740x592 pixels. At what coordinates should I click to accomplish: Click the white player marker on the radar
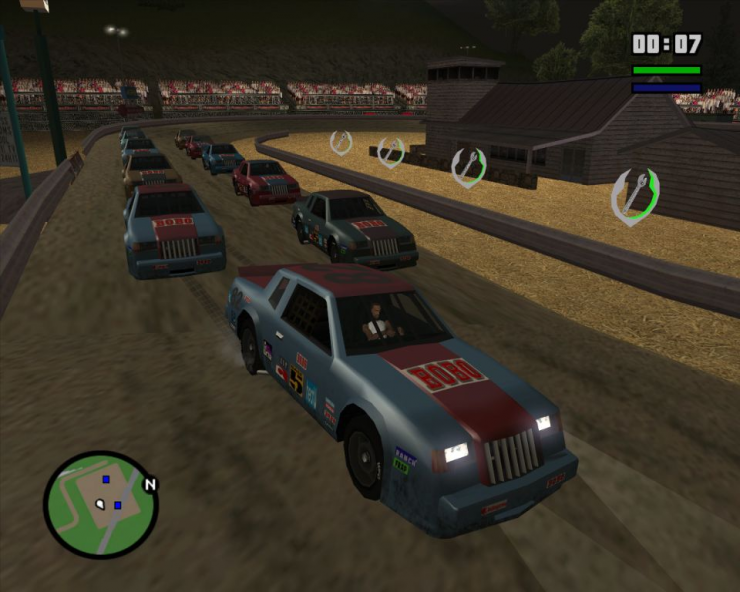[x=100, y=504]
